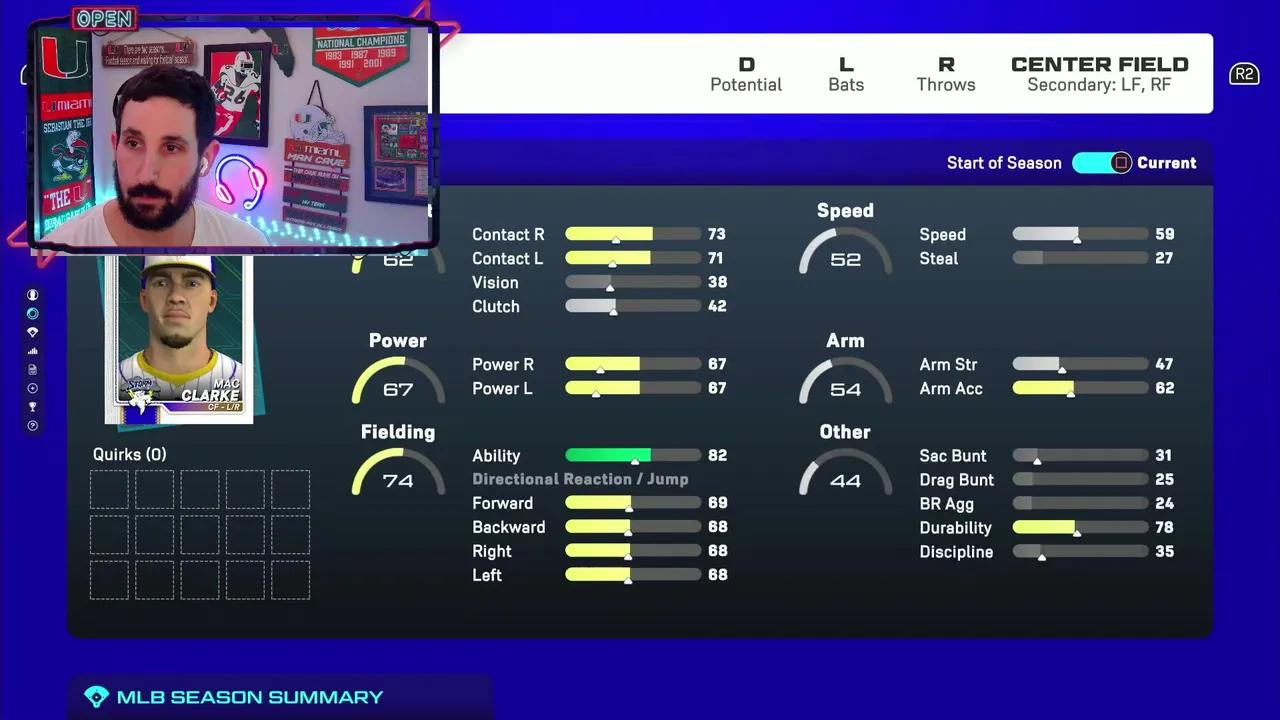Viewport: 1280px width, 720px height.
Task: Open the stats bar chart icon
Action: pos(32,351)
